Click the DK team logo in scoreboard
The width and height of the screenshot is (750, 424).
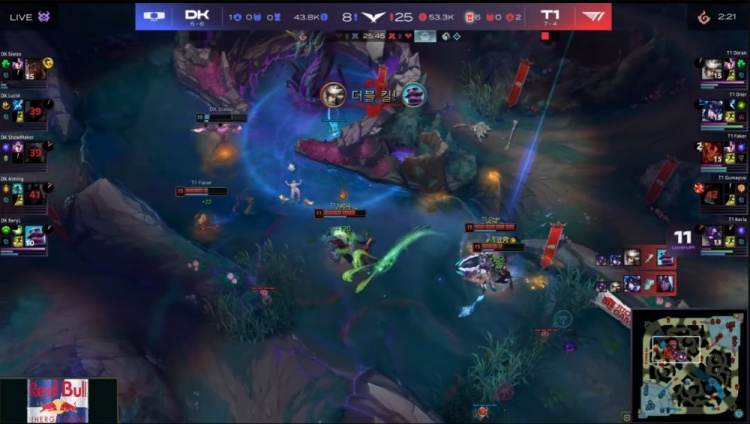[x=154, y=16]
